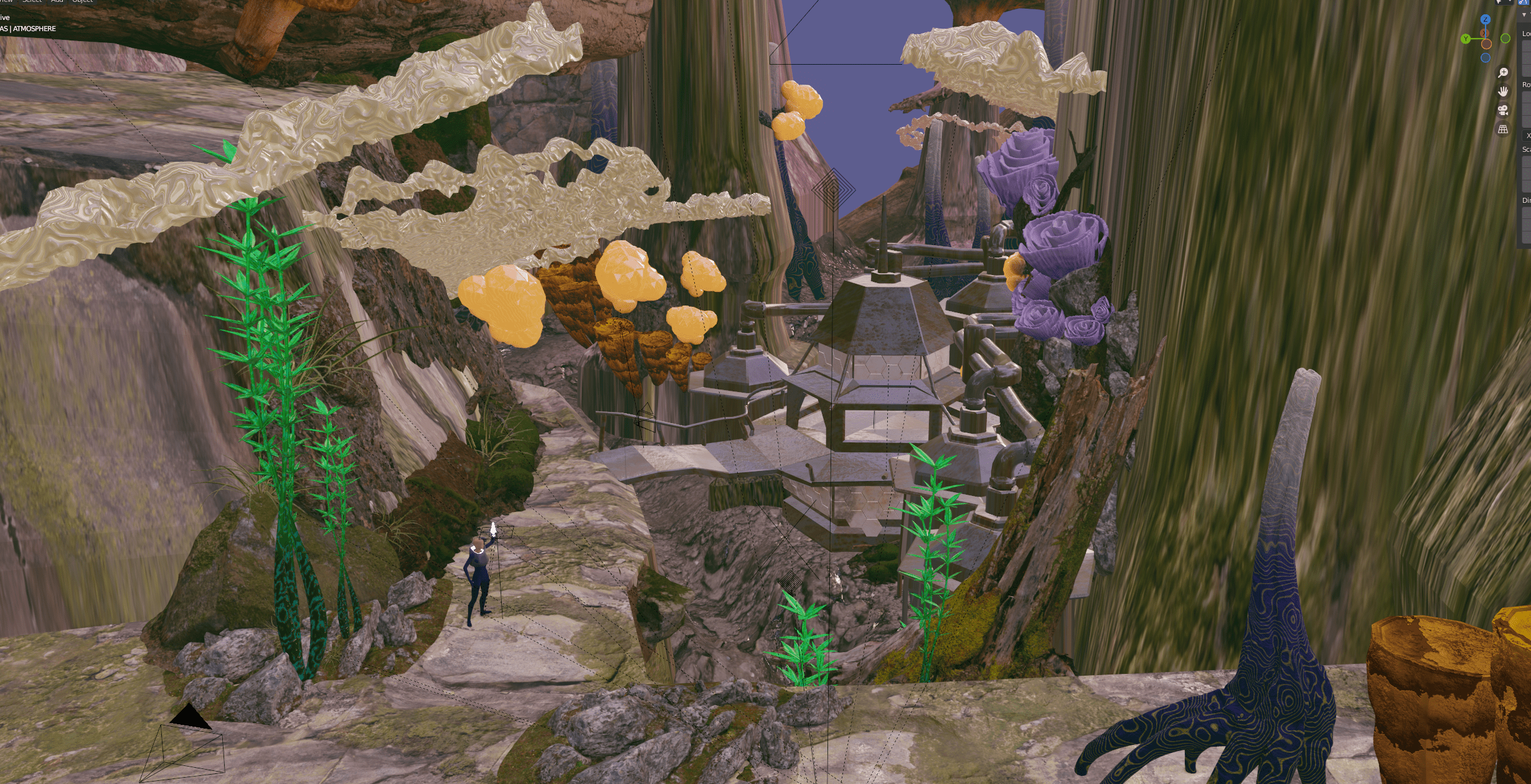Image resolution: width=1531 pixels, height=784 pixels.
Task: Snap view to the blue Z axis
Action: 1485,19
